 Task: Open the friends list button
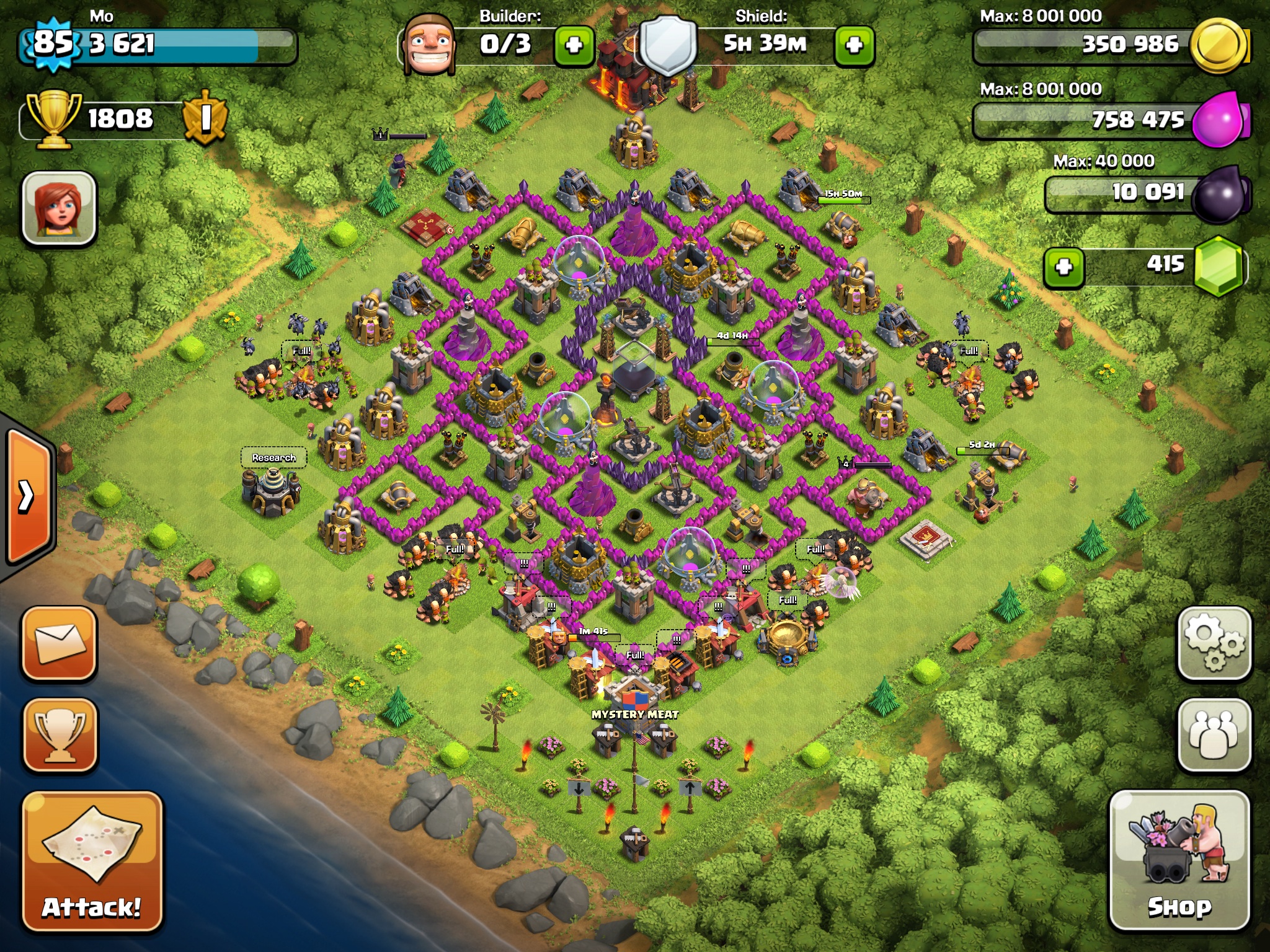[x=1214, y=735]
